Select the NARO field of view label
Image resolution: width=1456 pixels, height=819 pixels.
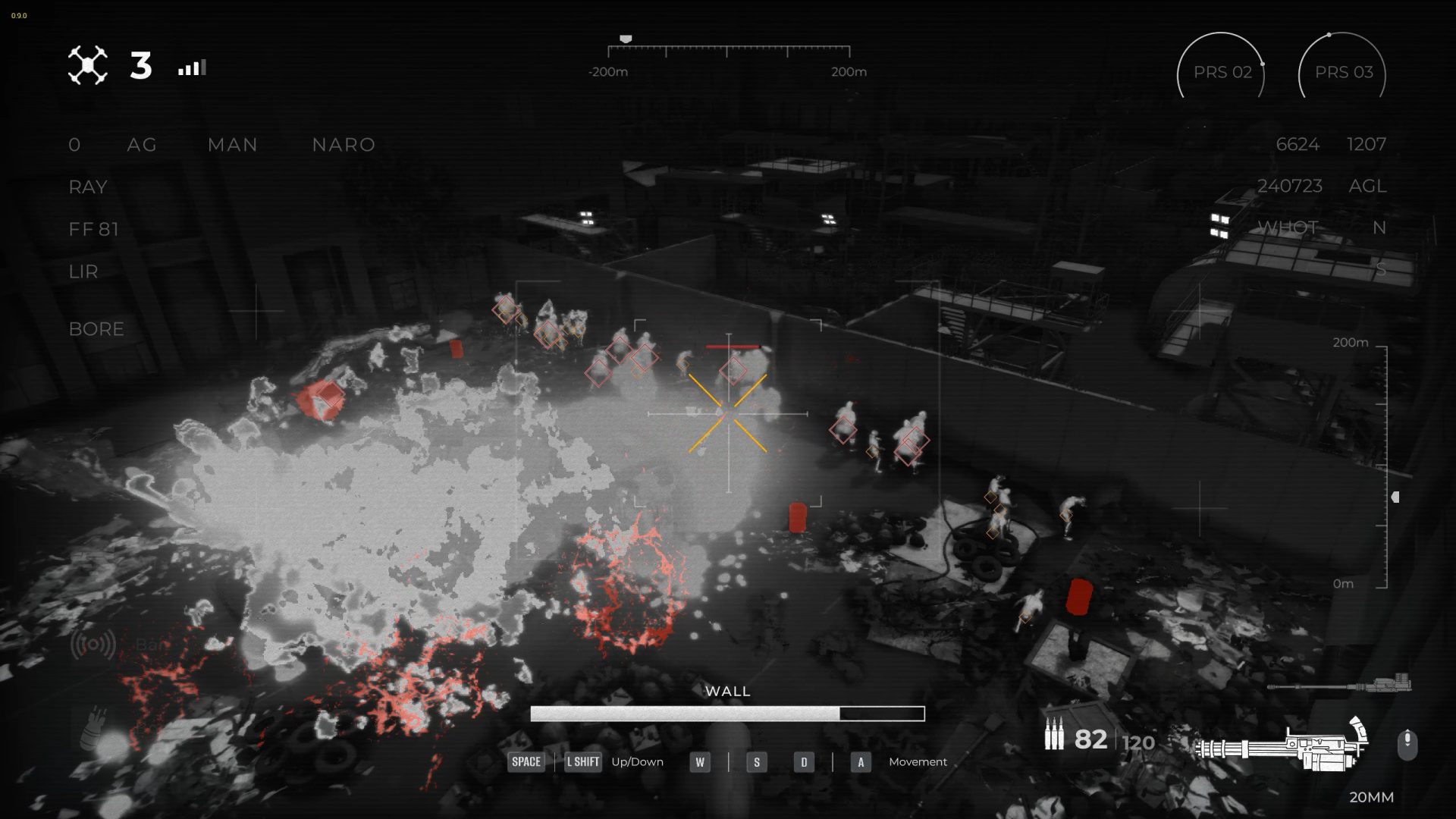coord(343,144)
